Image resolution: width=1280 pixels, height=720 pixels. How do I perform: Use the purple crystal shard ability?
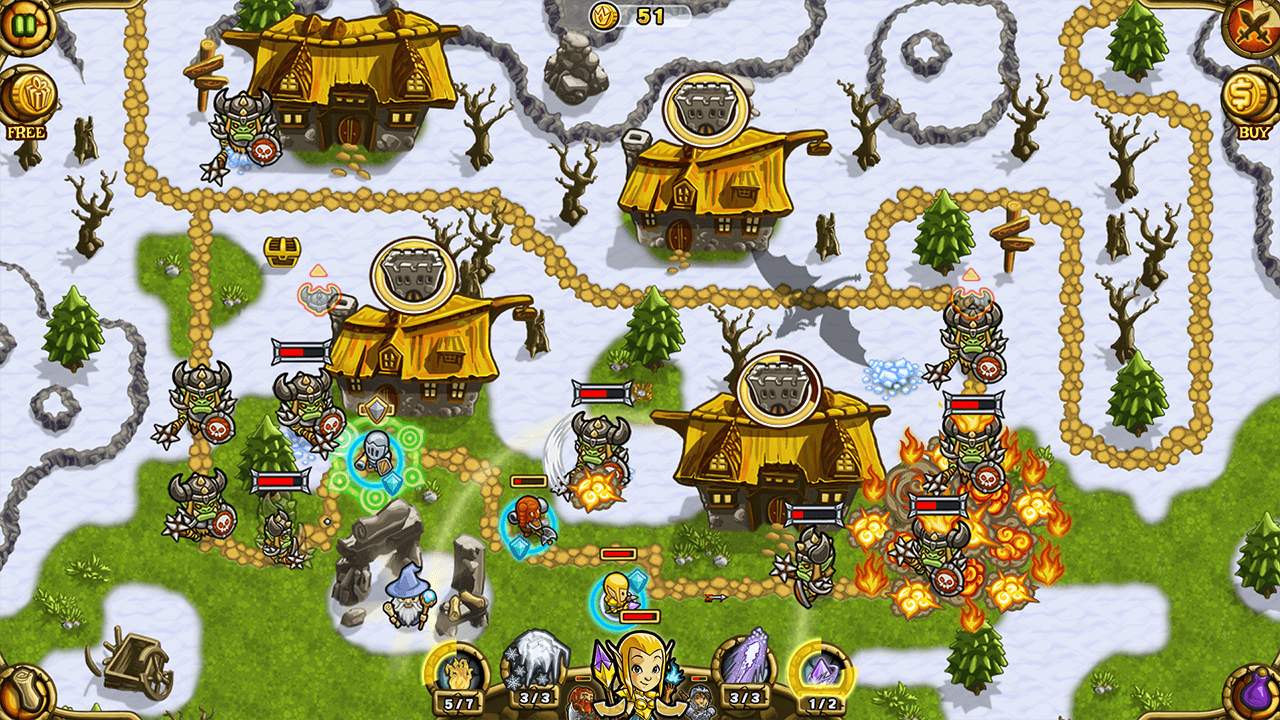pyautogui.click(x=745, y=664)
